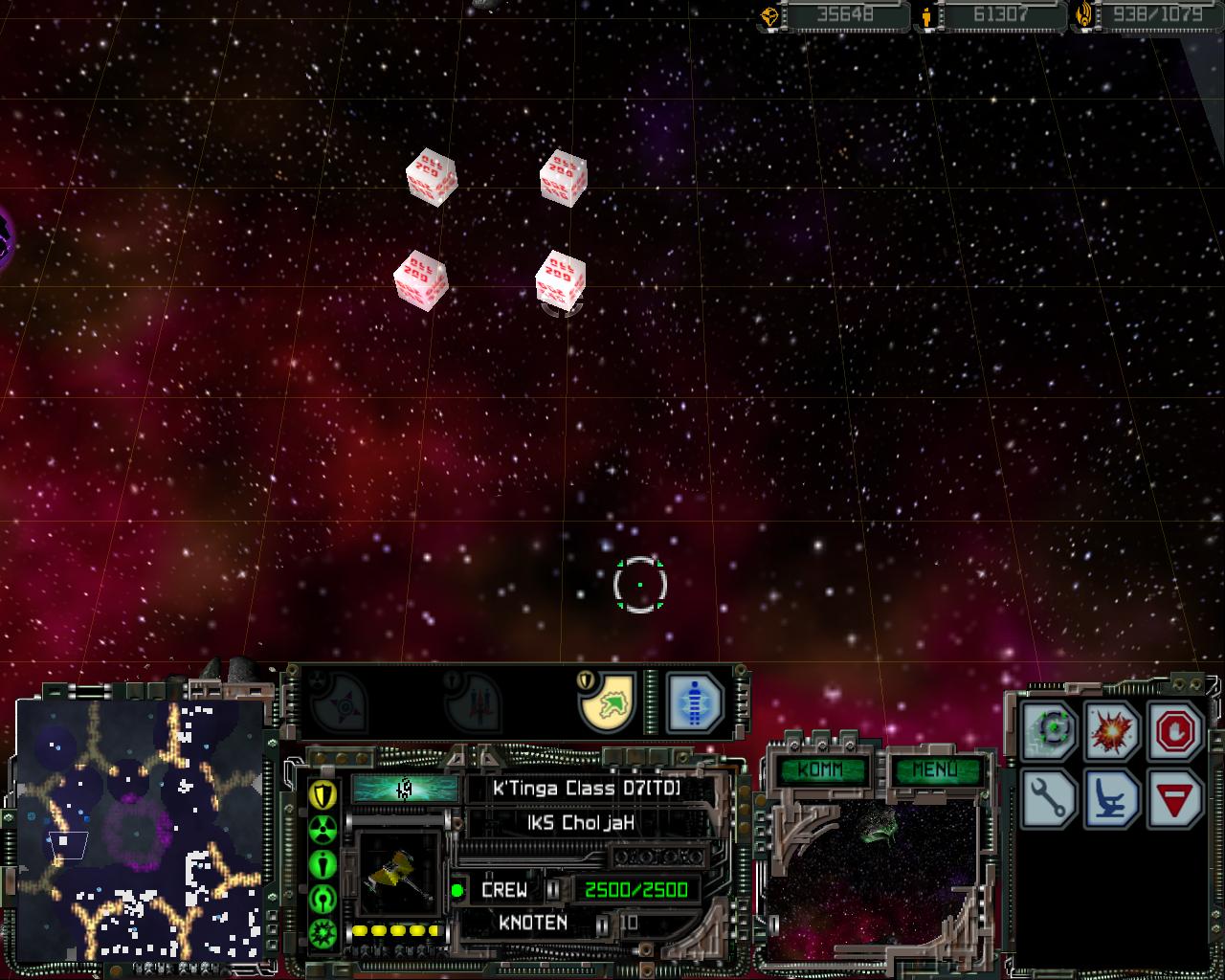Click the blue captain's chair icon
This screenshot has width=1225, height=980.
(1113, 797)
